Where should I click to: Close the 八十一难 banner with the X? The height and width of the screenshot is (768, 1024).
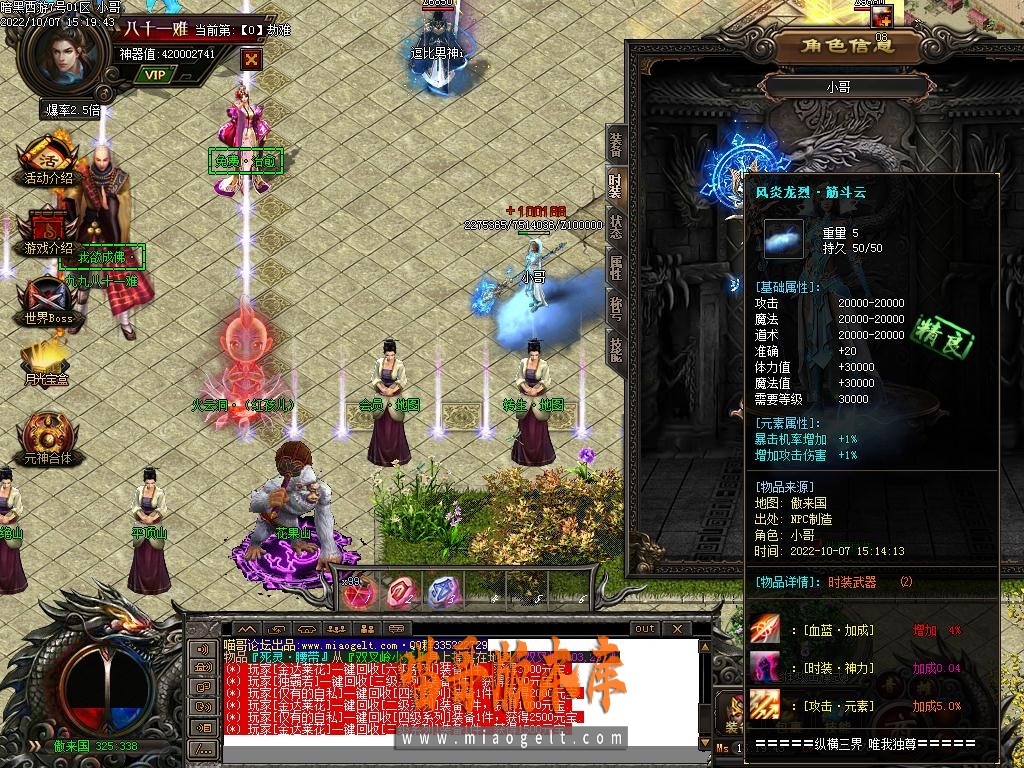click(x=251, y=59)
